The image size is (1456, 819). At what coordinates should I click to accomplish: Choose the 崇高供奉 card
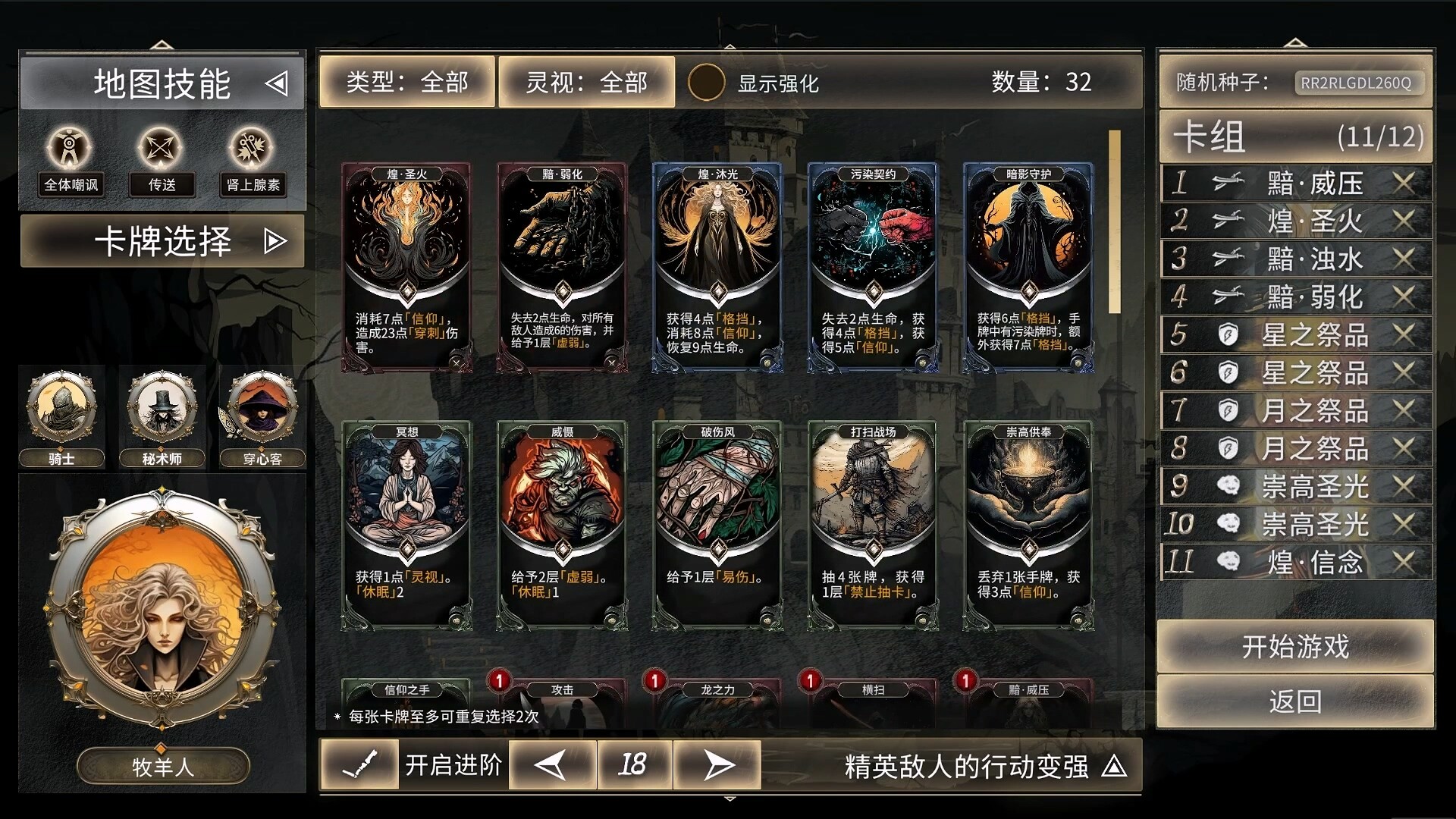pos(1028,525)
